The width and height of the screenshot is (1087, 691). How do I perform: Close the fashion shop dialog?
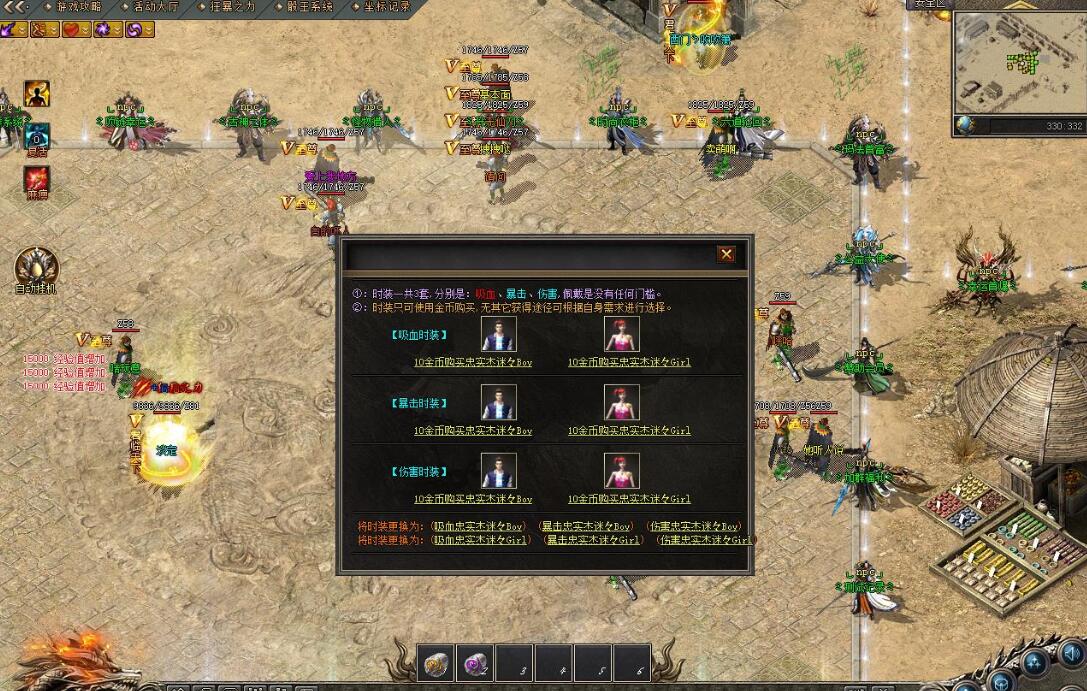click(726, 254)
